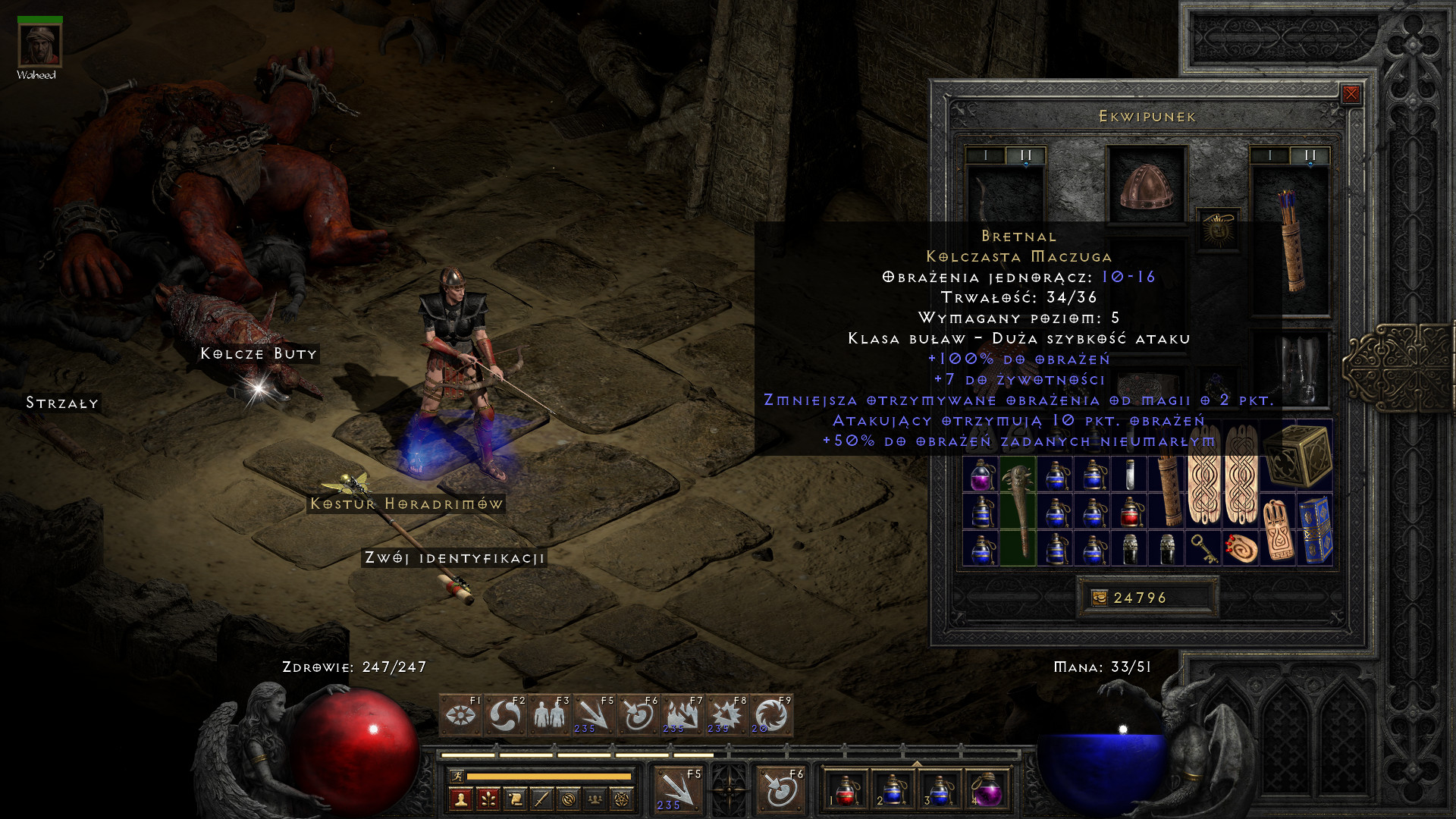This screenshot has height=819, width=1456.
Task: Open the blue tome in inventory
Action: tap(1316, 529)
